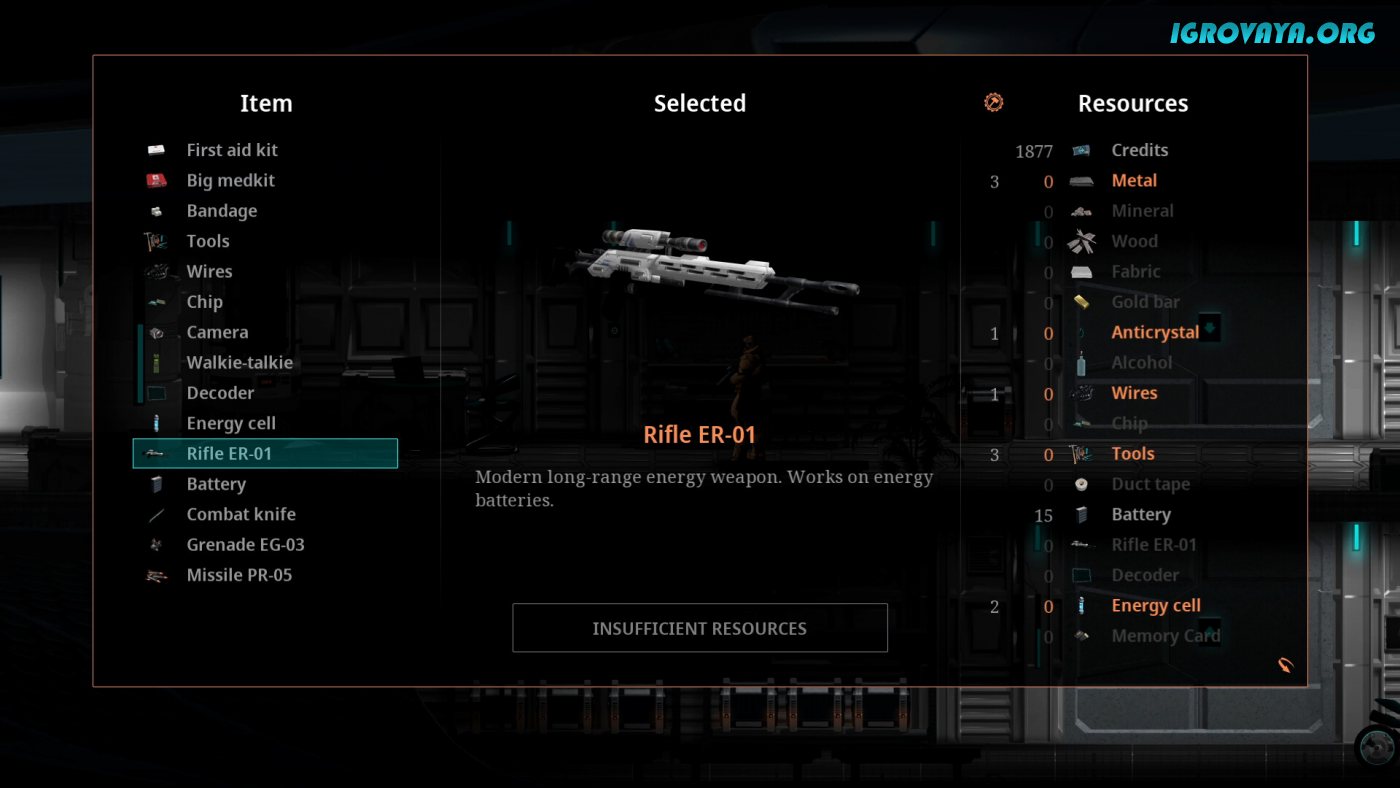Click the orange icon in panel's bottom-right corner
1400x788 pixels.
[1285, 664]
